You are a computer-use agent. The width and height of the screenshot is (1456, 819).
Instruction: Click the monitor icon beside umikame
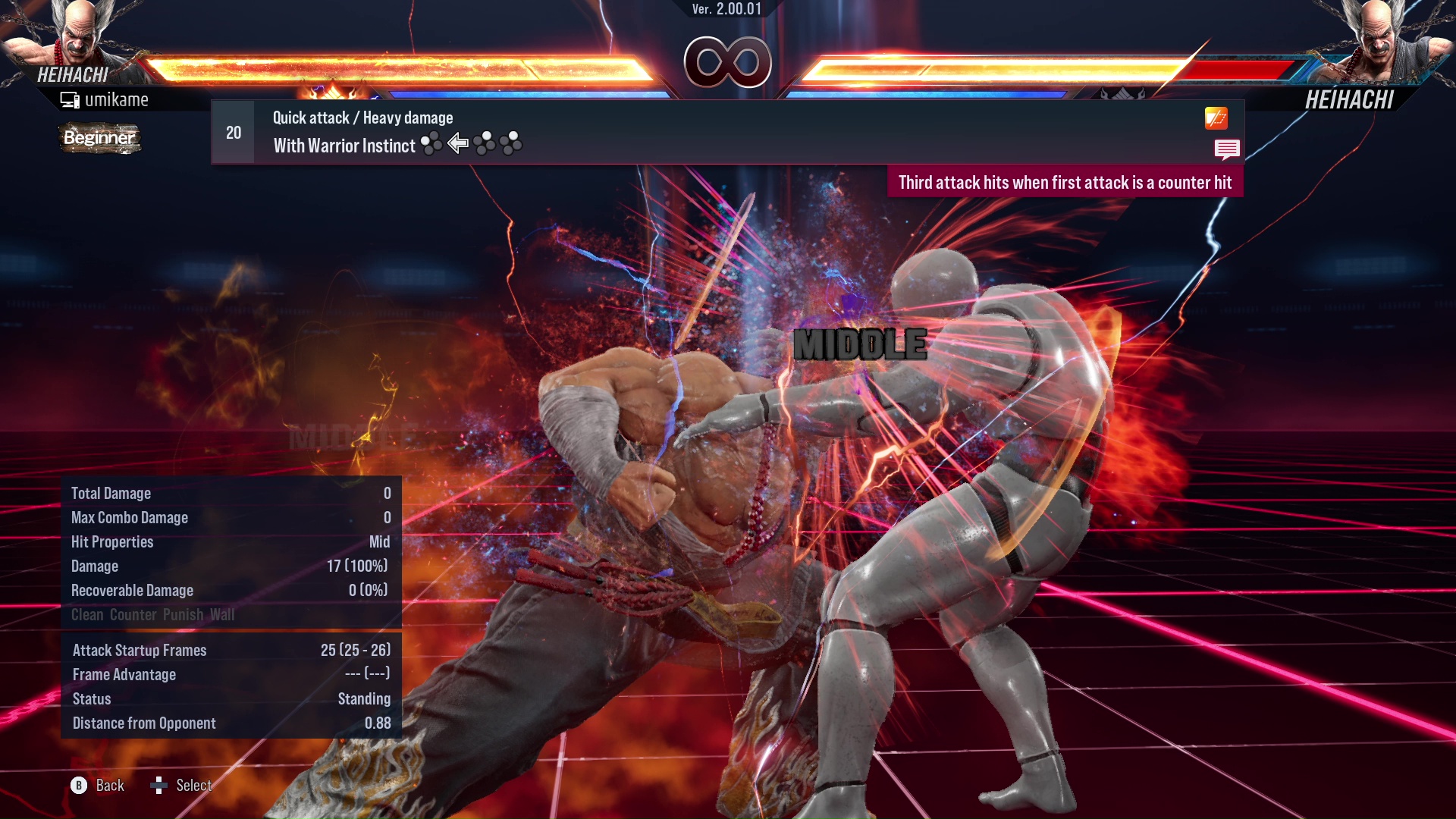pyautogui.click(x=70, y=99)
